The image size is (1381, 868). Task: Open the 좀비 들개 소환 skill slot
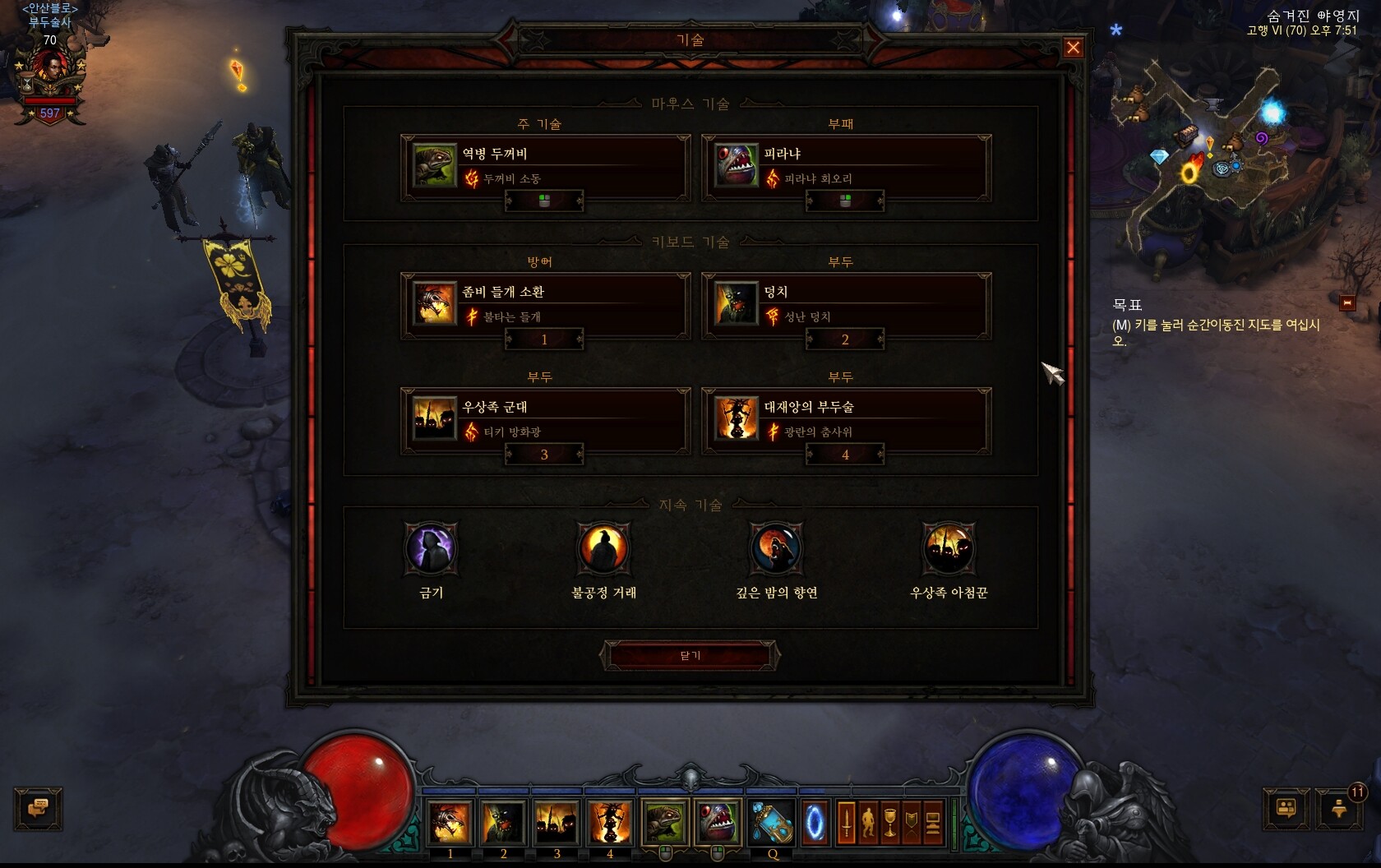point(544,305)
